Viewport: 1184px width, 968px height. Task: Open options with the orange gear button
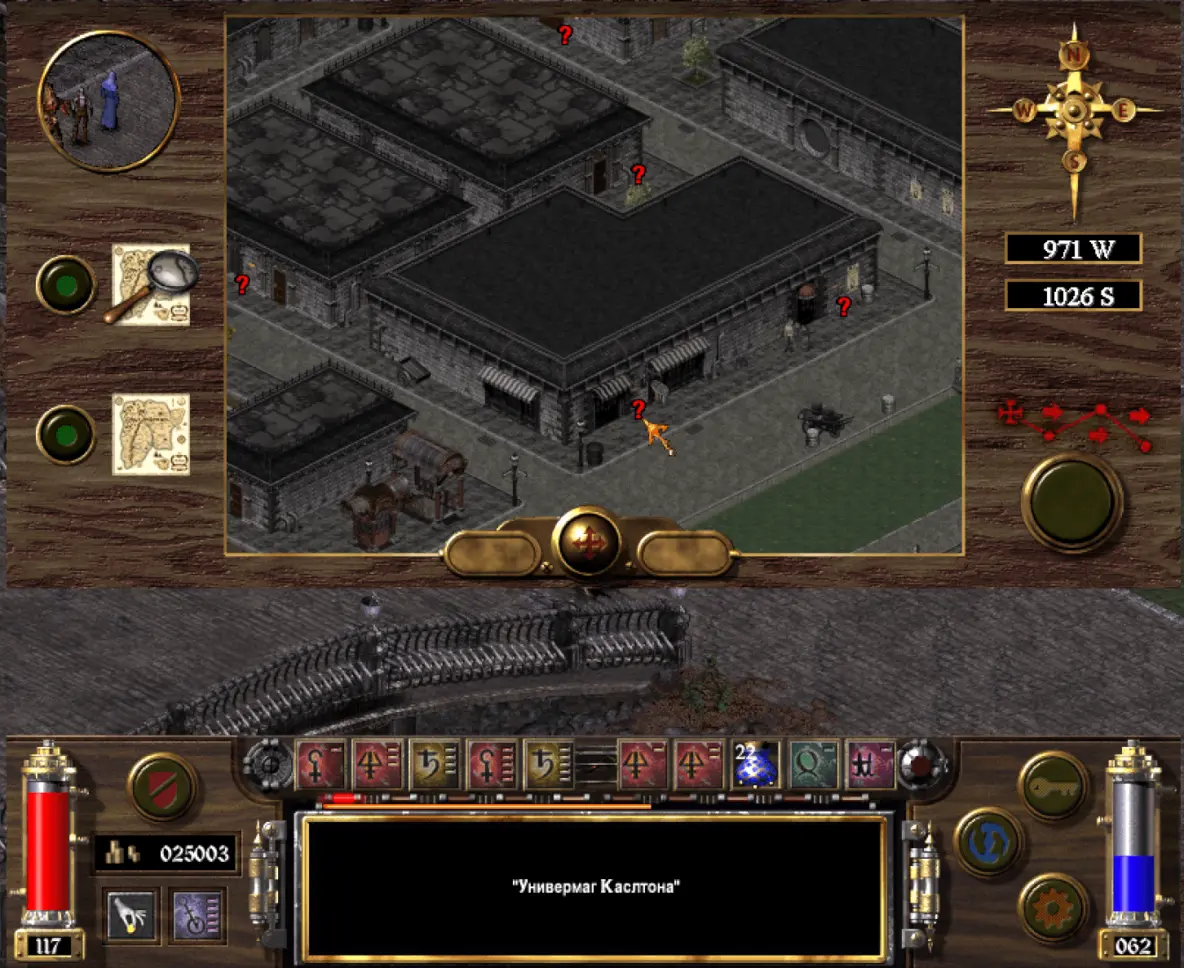pyautogui.click(x=1053, y=907)
